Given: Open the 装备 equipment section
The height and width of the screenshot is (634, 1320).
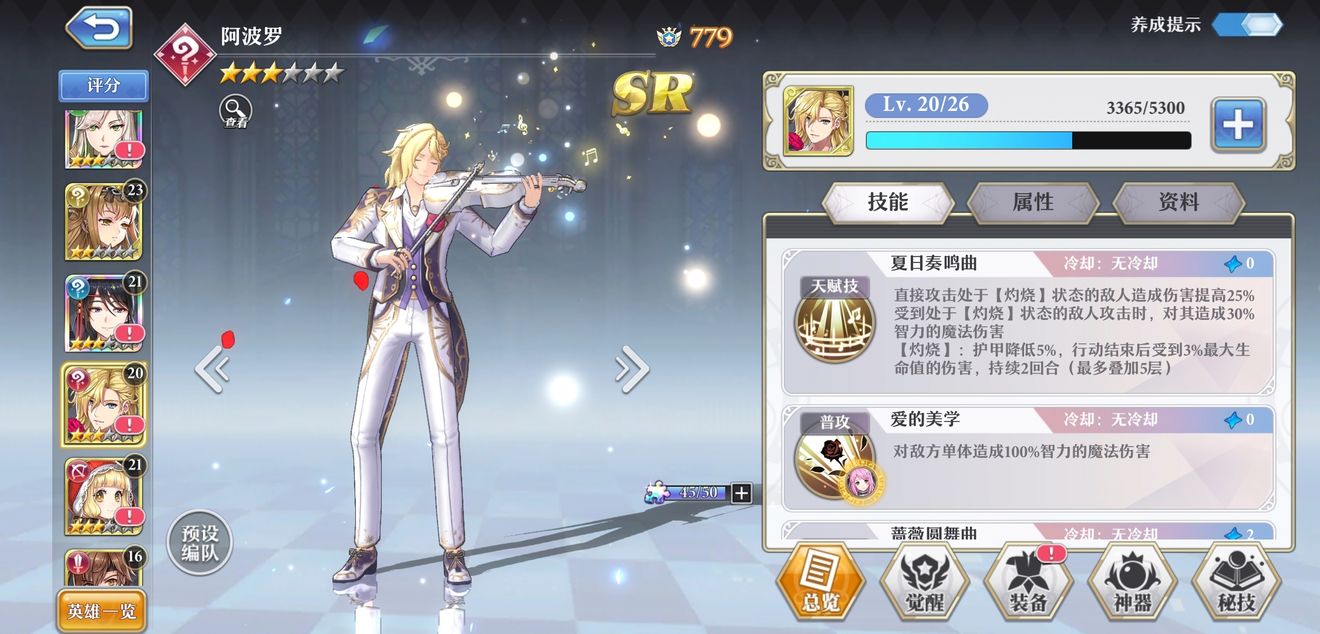Looking at the screenshot, I should (1028, 585).
